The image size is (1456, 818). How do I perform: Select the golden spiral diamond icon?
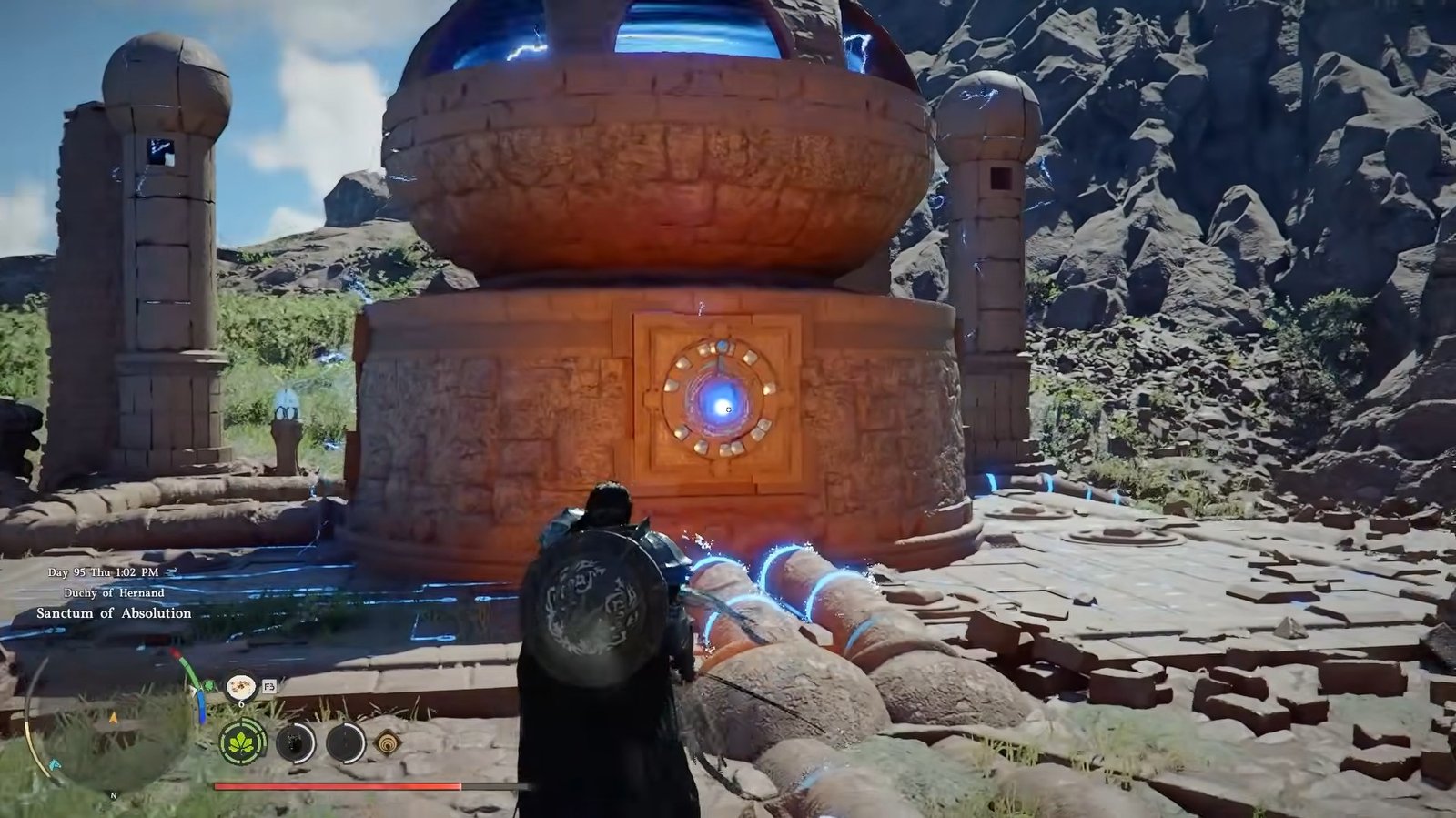[388, 743]
